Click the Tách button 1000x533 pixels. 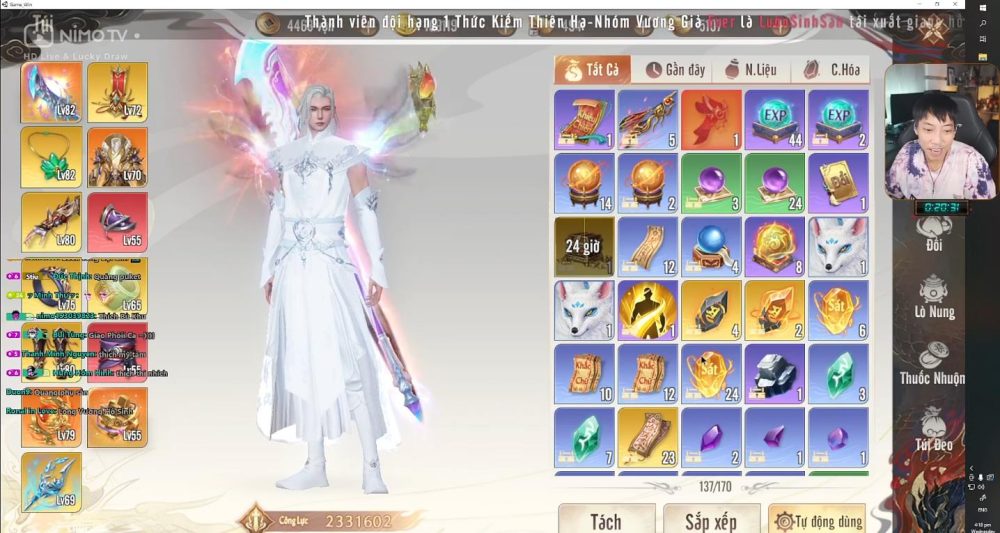coord(605,520)
